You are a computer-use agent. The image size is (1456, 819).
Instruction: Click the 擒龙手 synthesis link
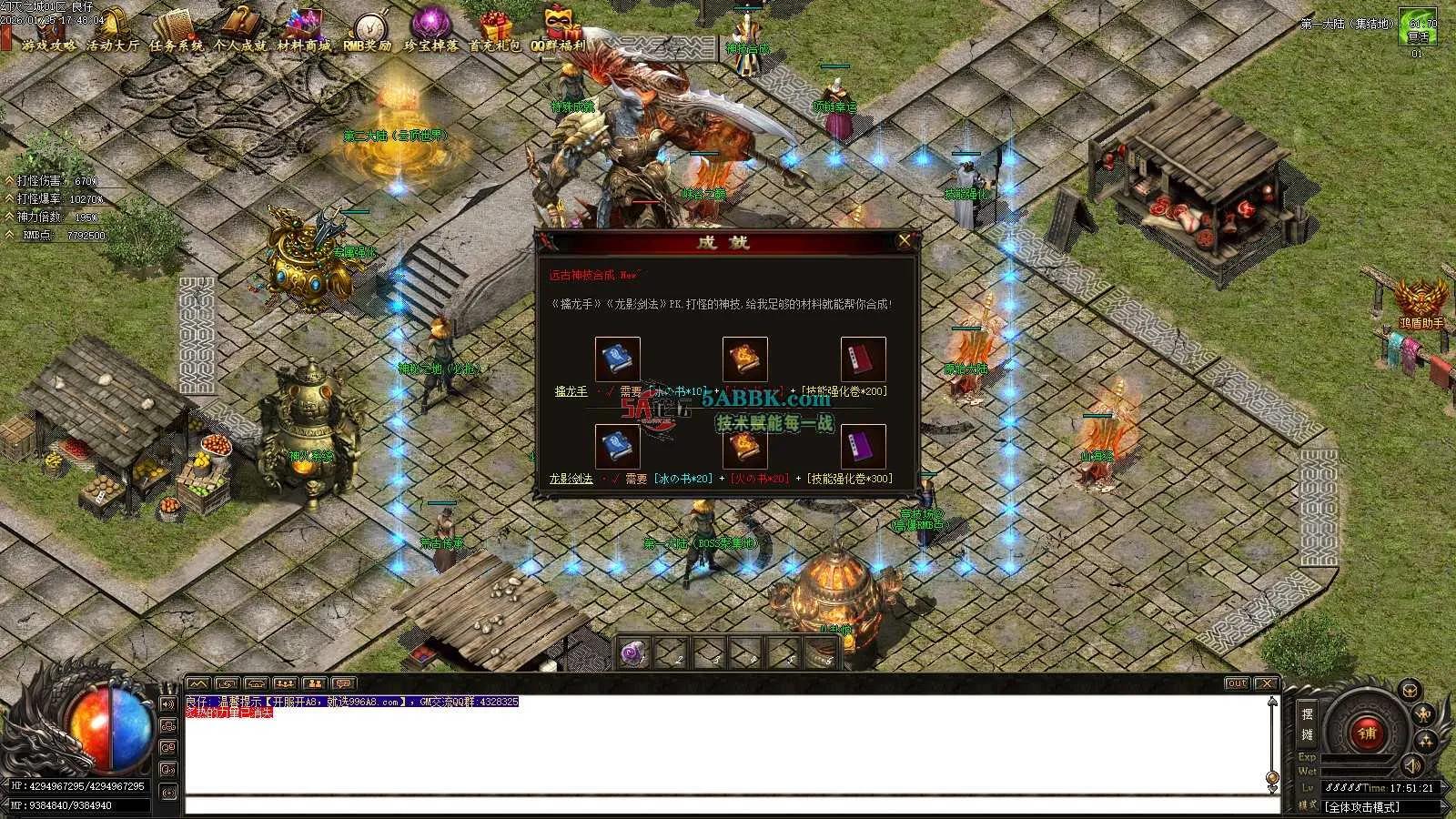[x=571, y=391]
